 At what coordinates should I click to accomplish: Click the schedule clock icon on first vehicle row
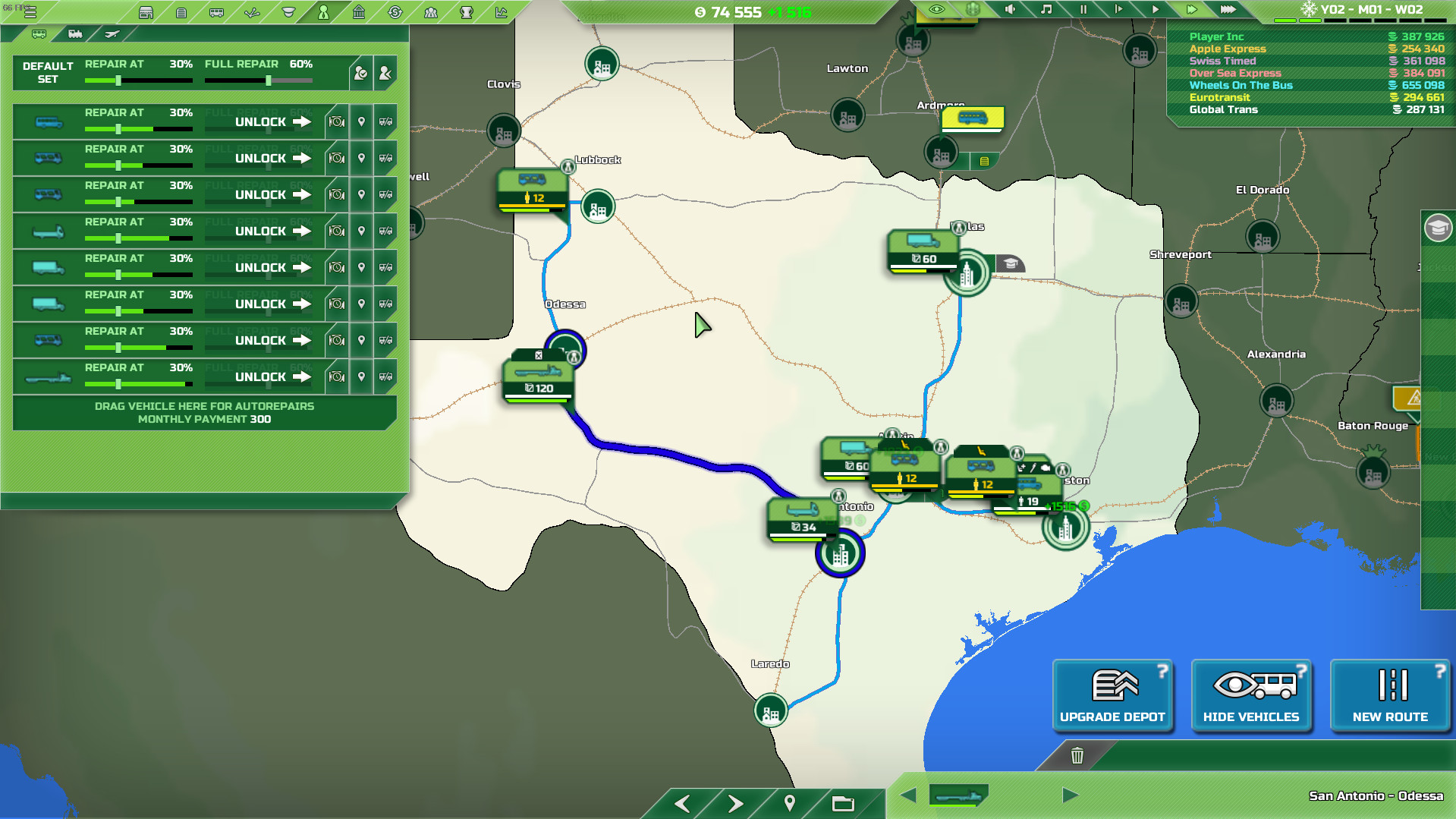337,121
